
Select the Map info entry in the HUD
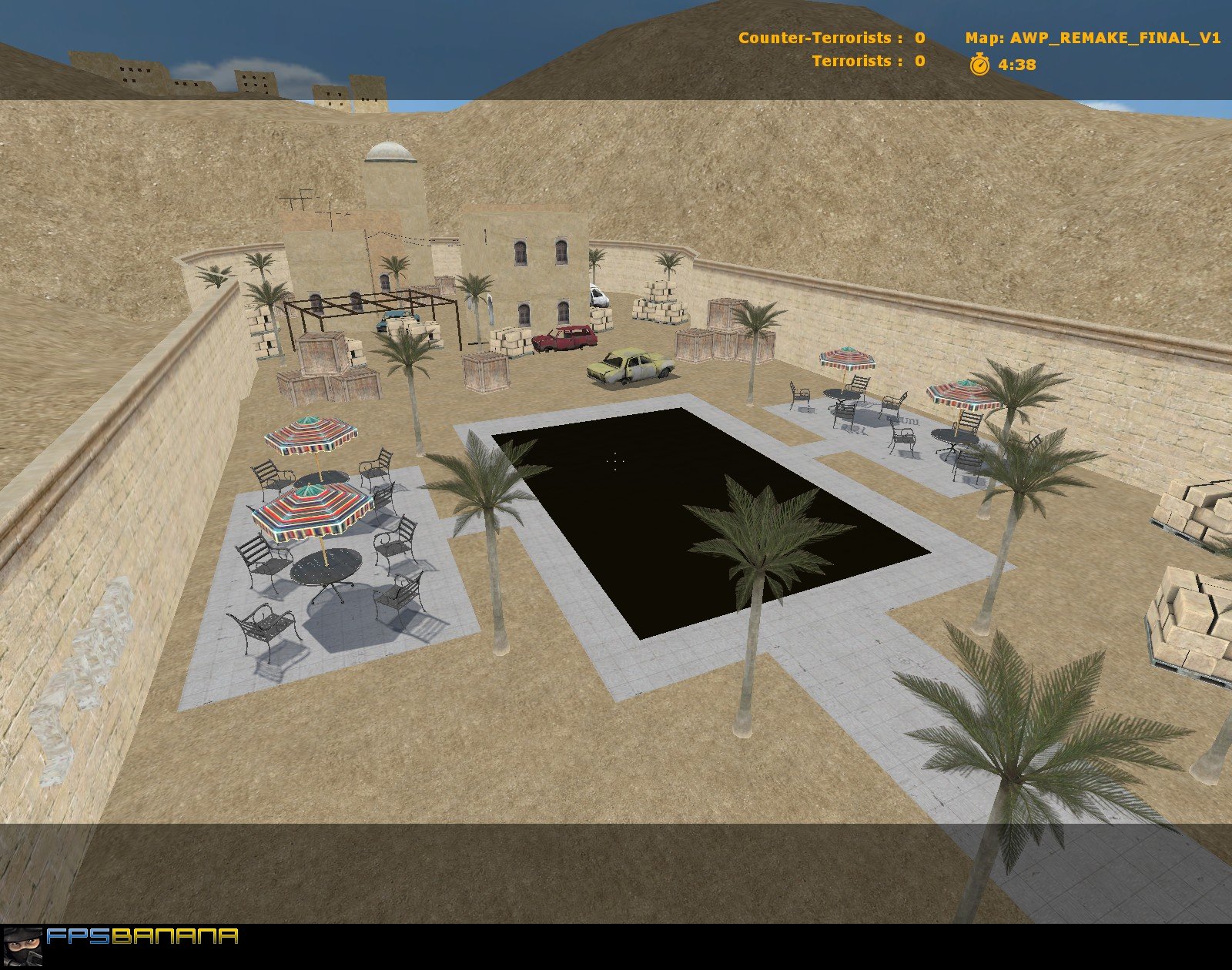pos(1093,36)
